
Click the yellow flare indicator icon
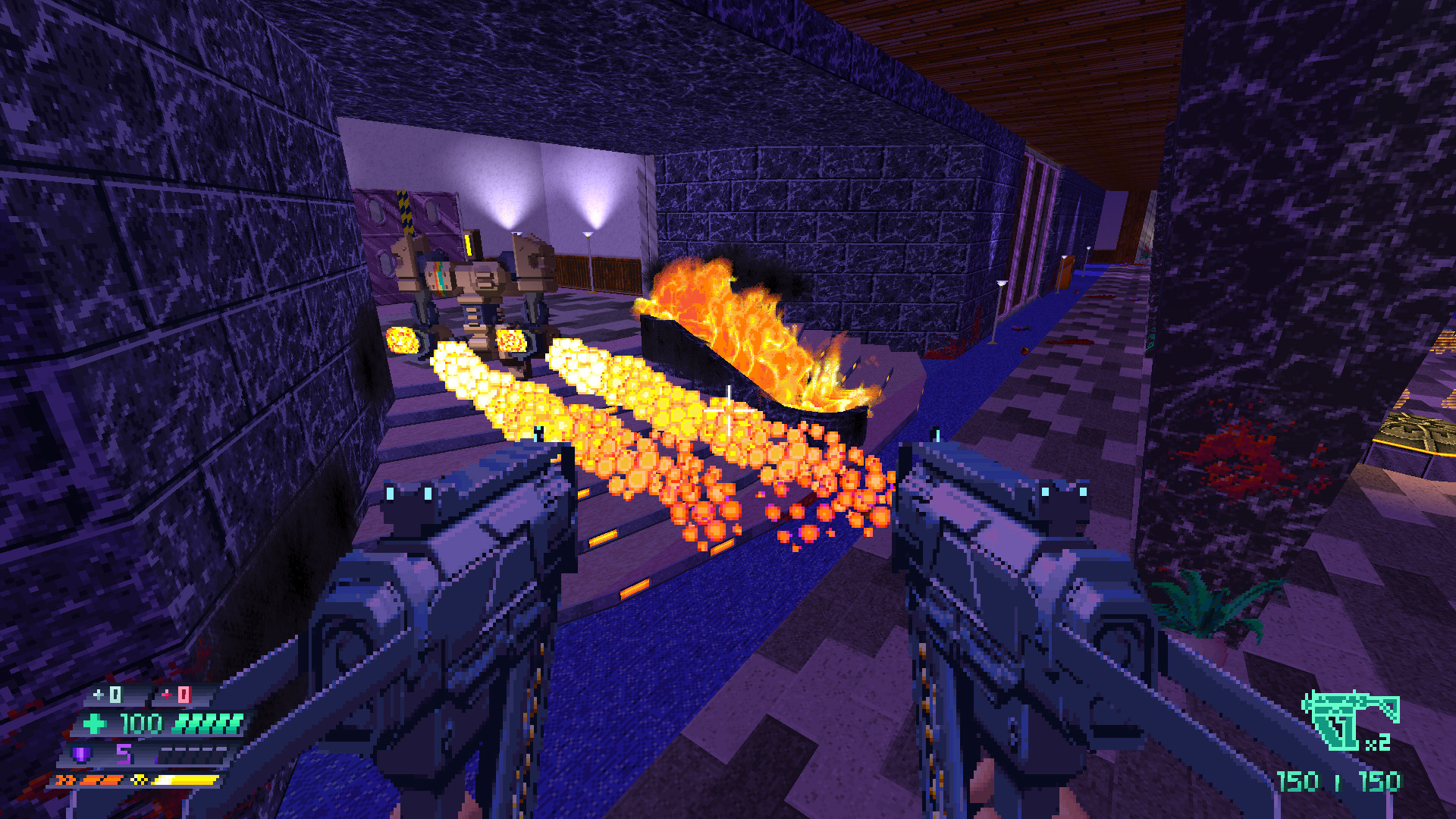(139, 779)
